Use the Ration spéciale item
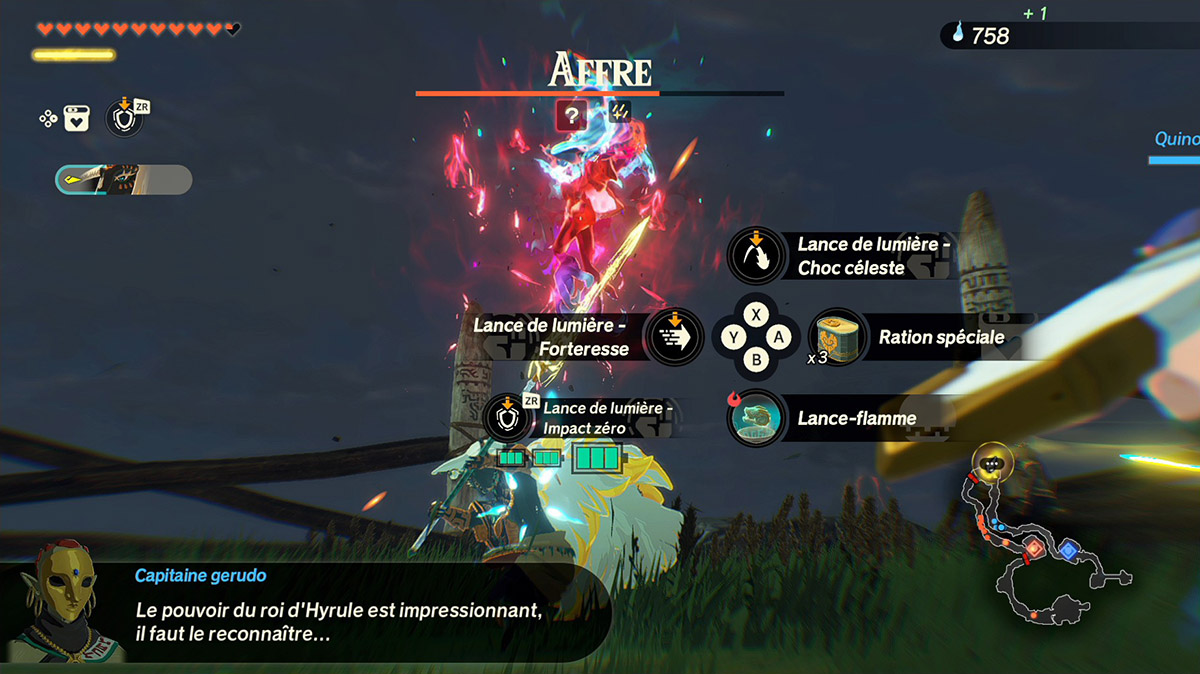Screen dimensions: 1200x674 click(x=839, y=336)
